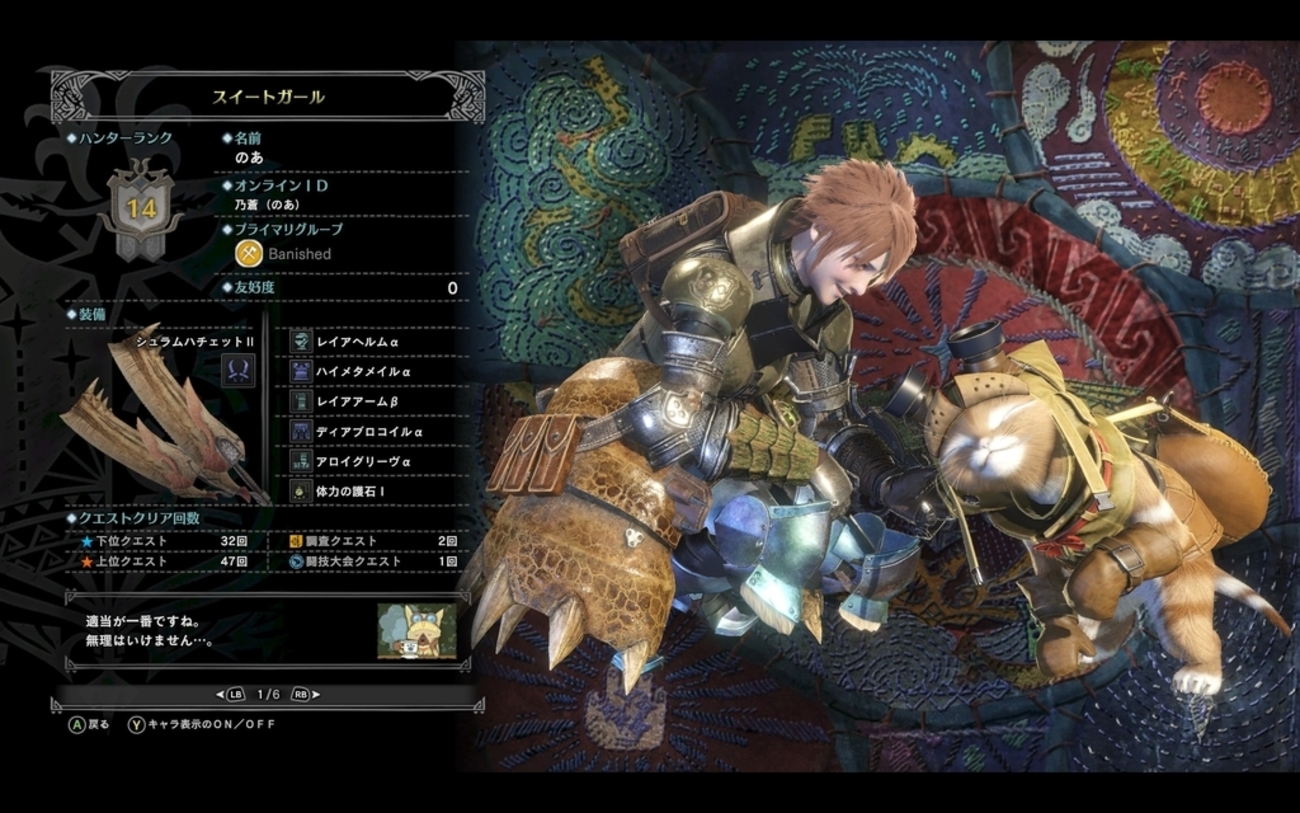Click the Palico thumbnail in the greeting box

tap(417, 631)
